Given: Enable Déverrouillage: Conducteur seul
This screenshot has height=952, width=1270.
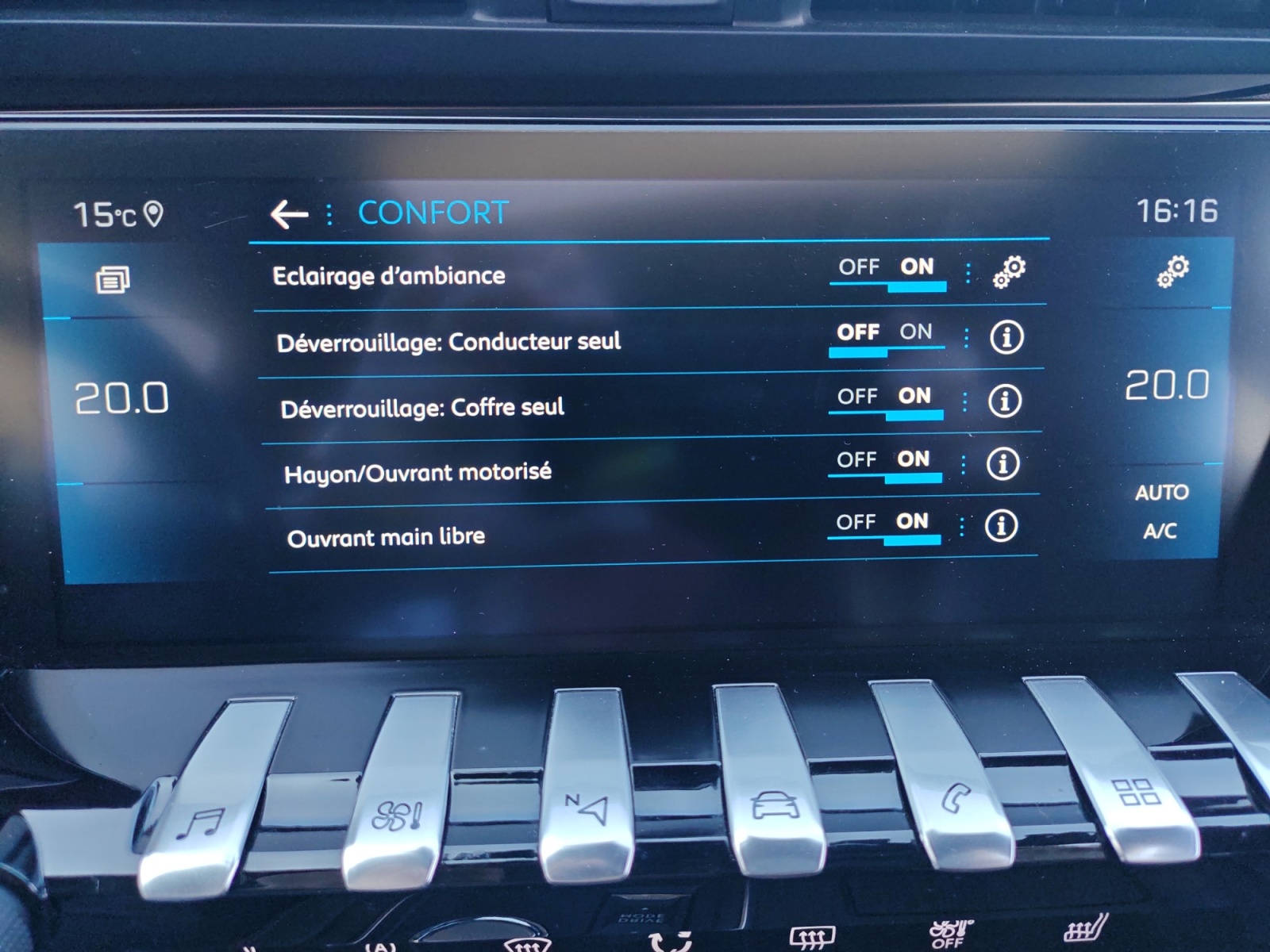Looking at the screenshot, I should 918,333.
